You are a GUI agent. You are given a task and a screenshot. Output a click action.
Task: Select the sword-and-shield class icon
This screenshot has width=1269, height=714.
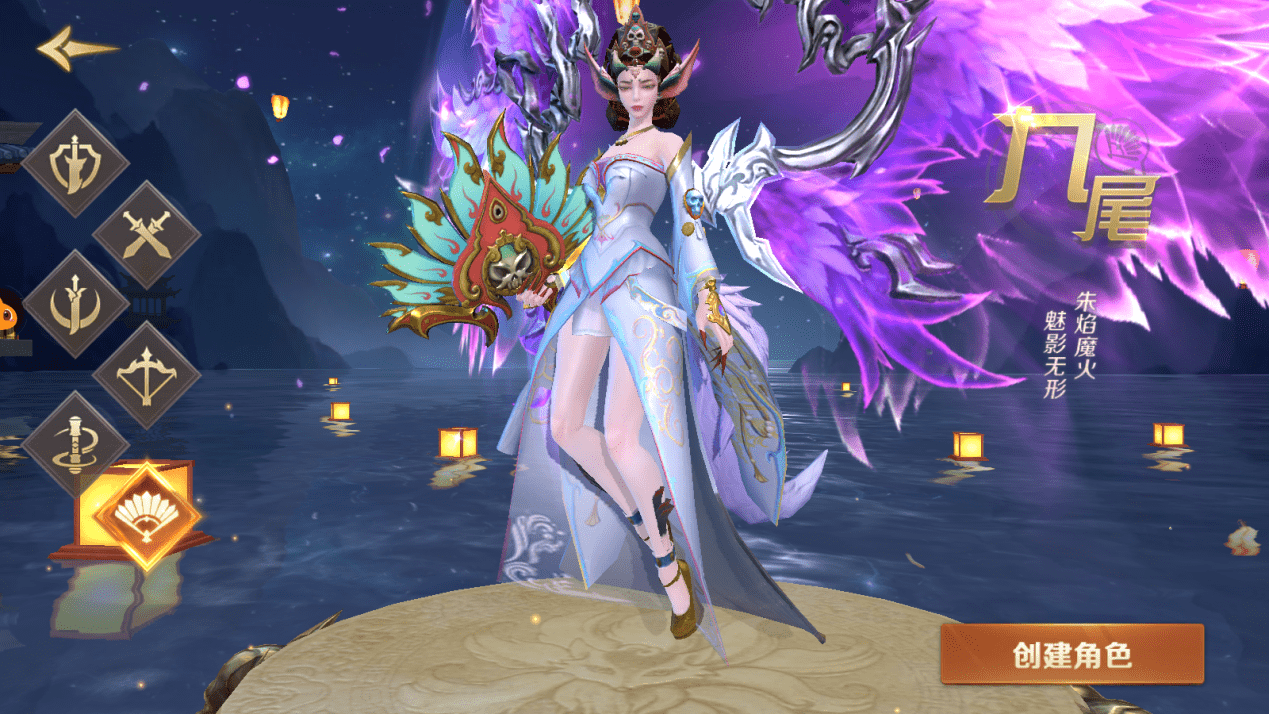point(75,164)
